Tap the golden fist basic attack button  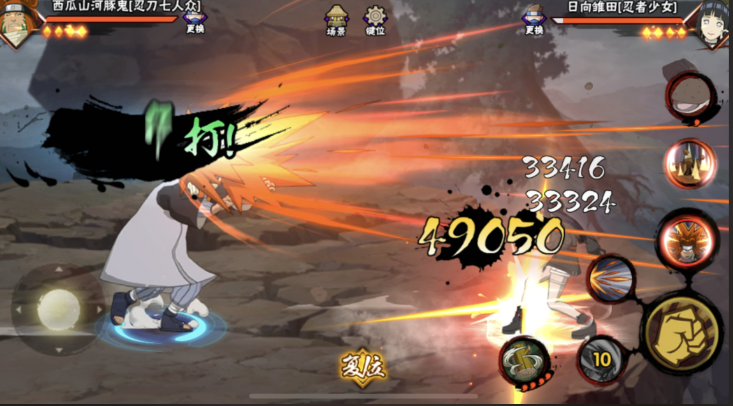683,332
